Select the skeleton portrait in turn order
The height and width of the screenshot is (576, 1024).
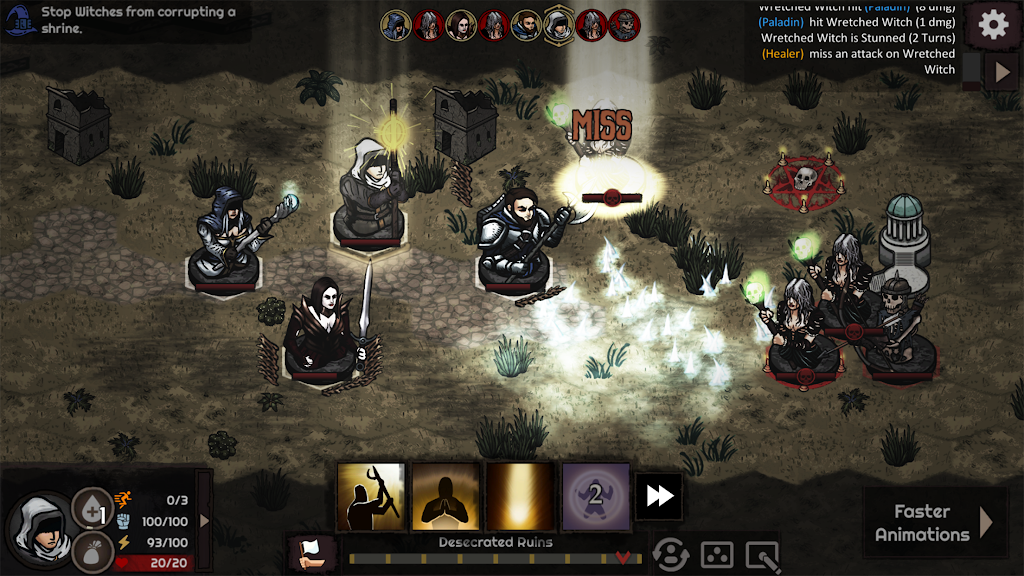pos(625,25)
